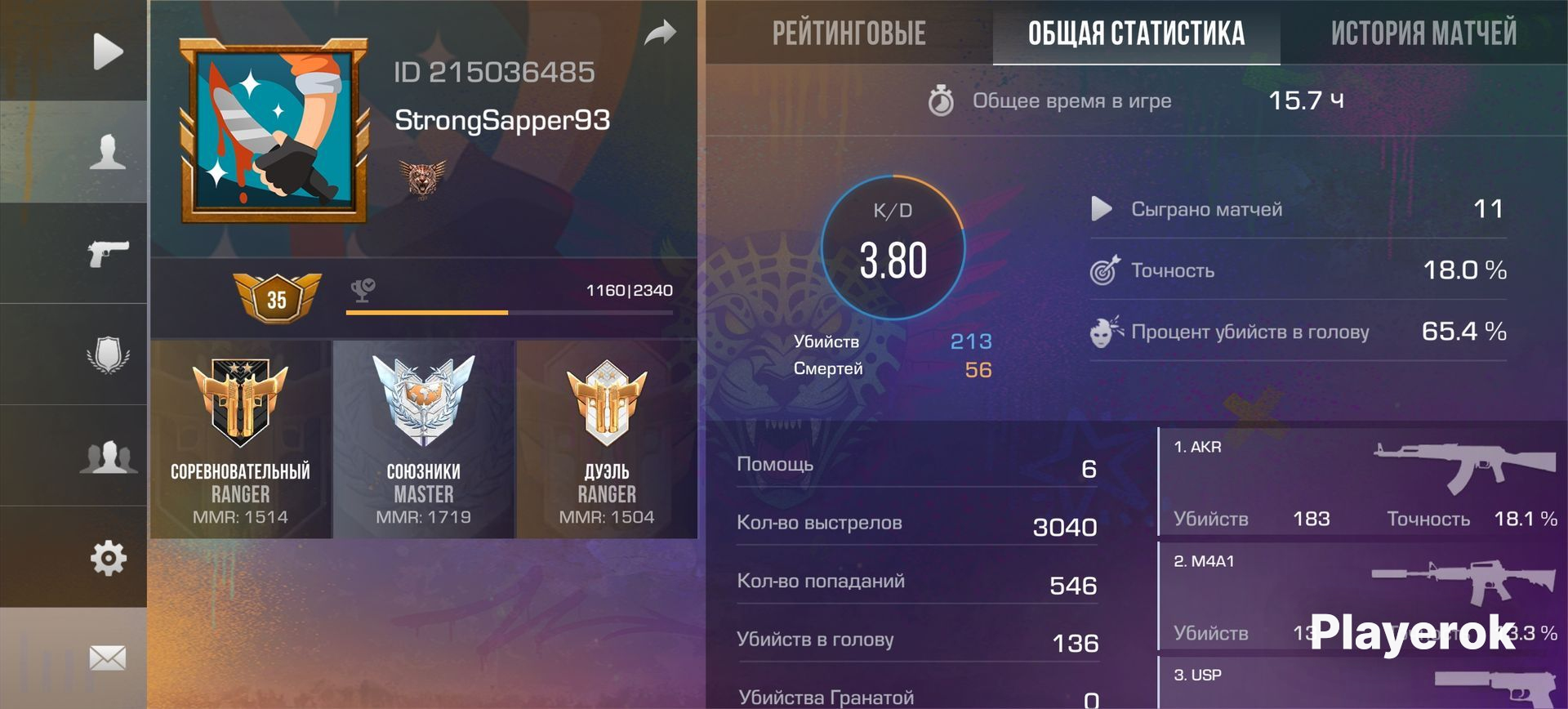This screenshot has height=709, width=1568.
Task: Click the СОРЕВНОВАТЕЛЬНЫЙ RANGER badge
Action: (240, 441)
